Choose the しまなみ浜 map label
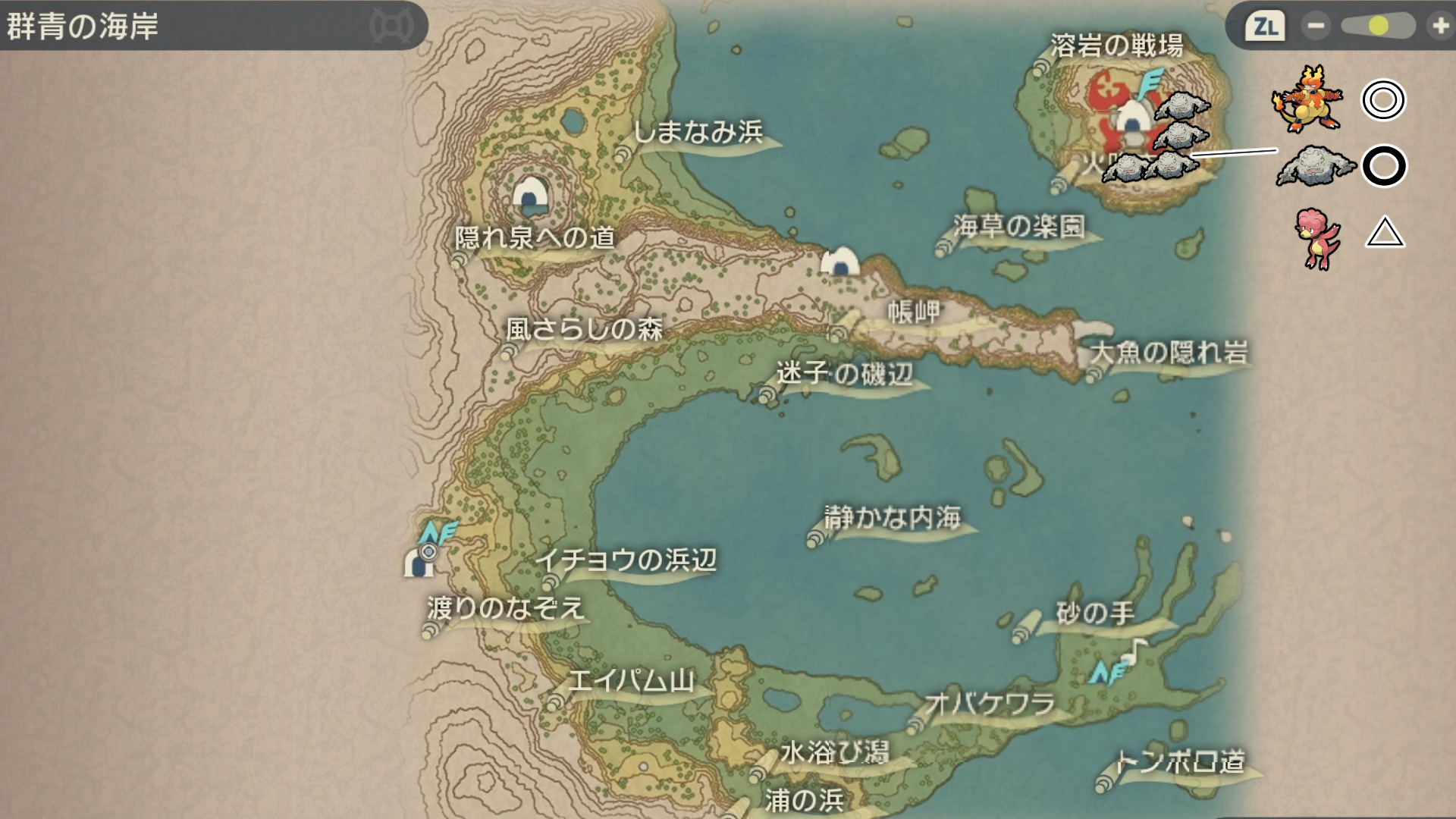Viewport: 1456px width, 819px height. (698, 133)
